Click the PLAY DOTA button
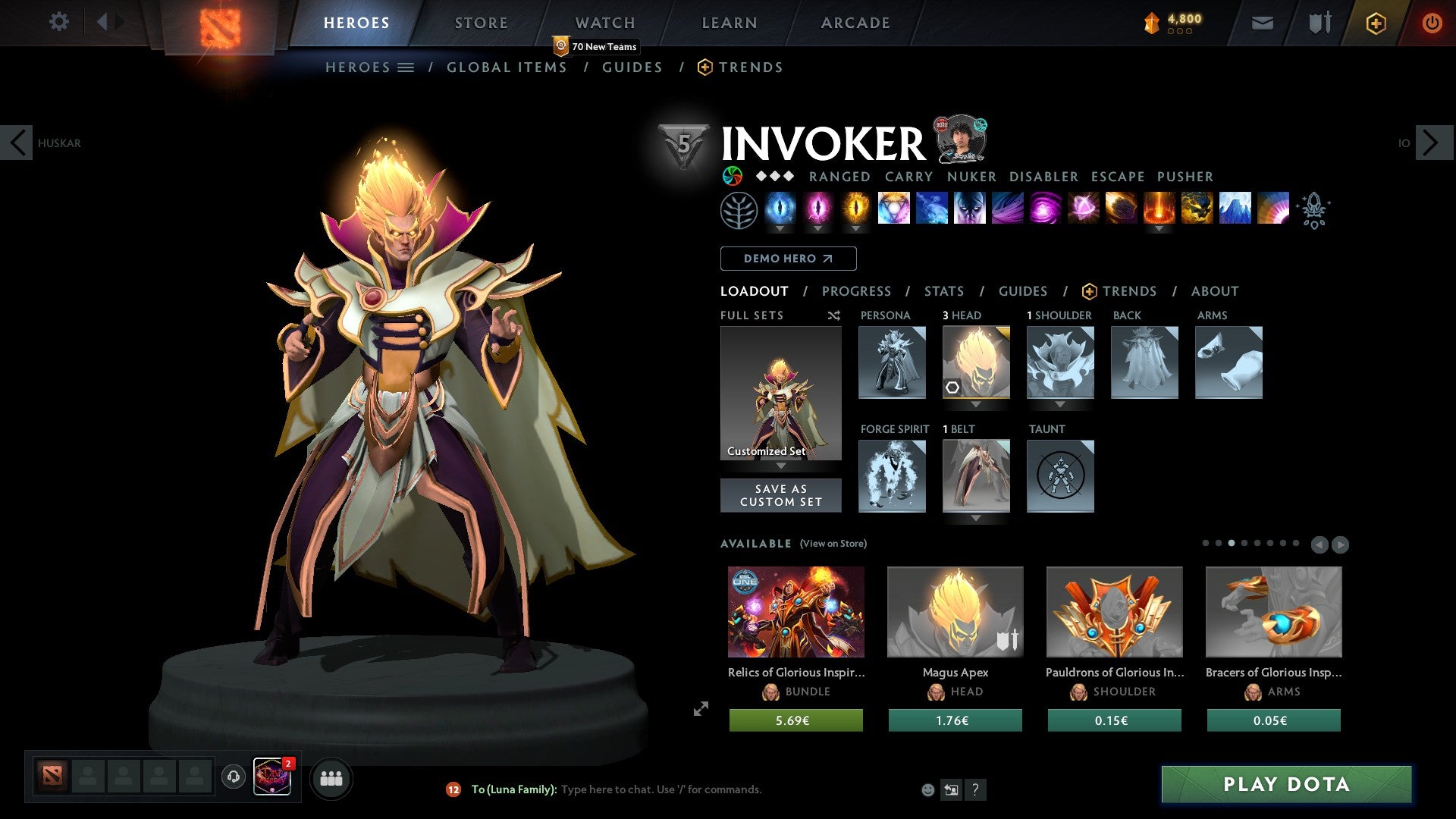Screen dimensions: 1456x819 pos(1284,785)
